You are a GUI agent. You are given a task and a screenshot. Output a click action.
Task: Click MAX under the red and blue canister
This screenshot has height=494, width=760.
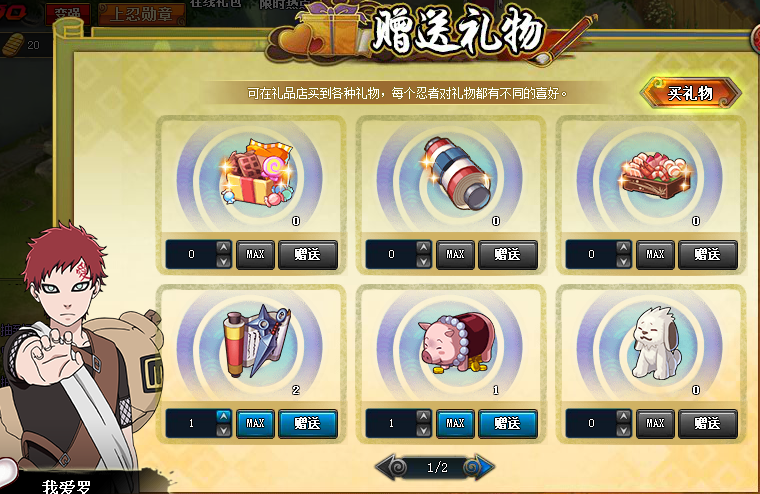pos(455,254)
